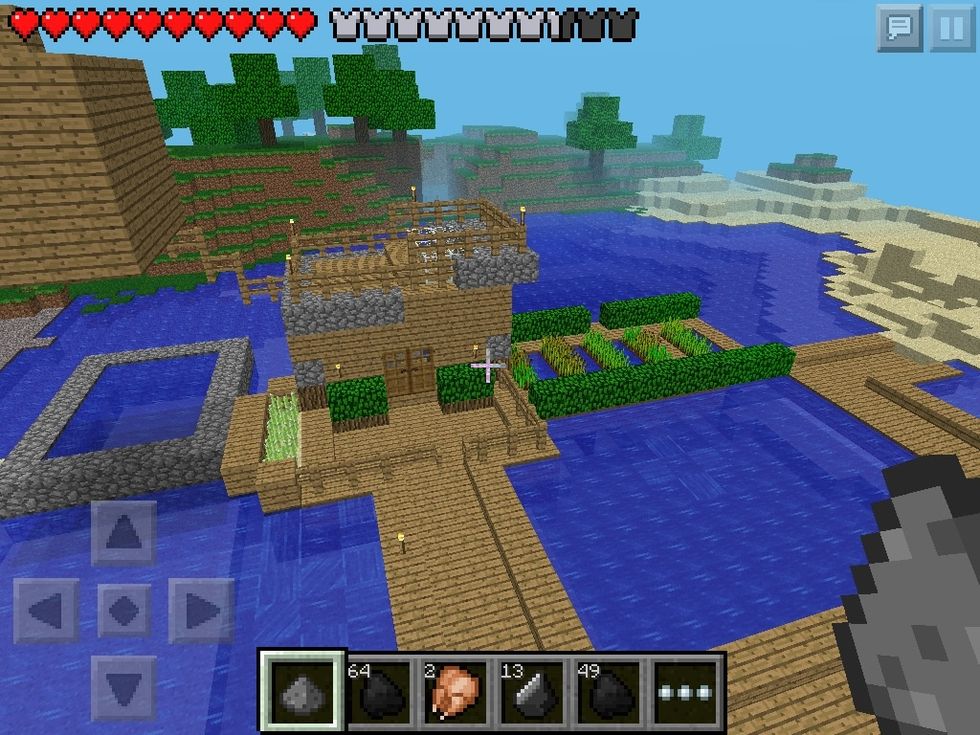Tap the left arrow on the D-pad

click(46, 610)
